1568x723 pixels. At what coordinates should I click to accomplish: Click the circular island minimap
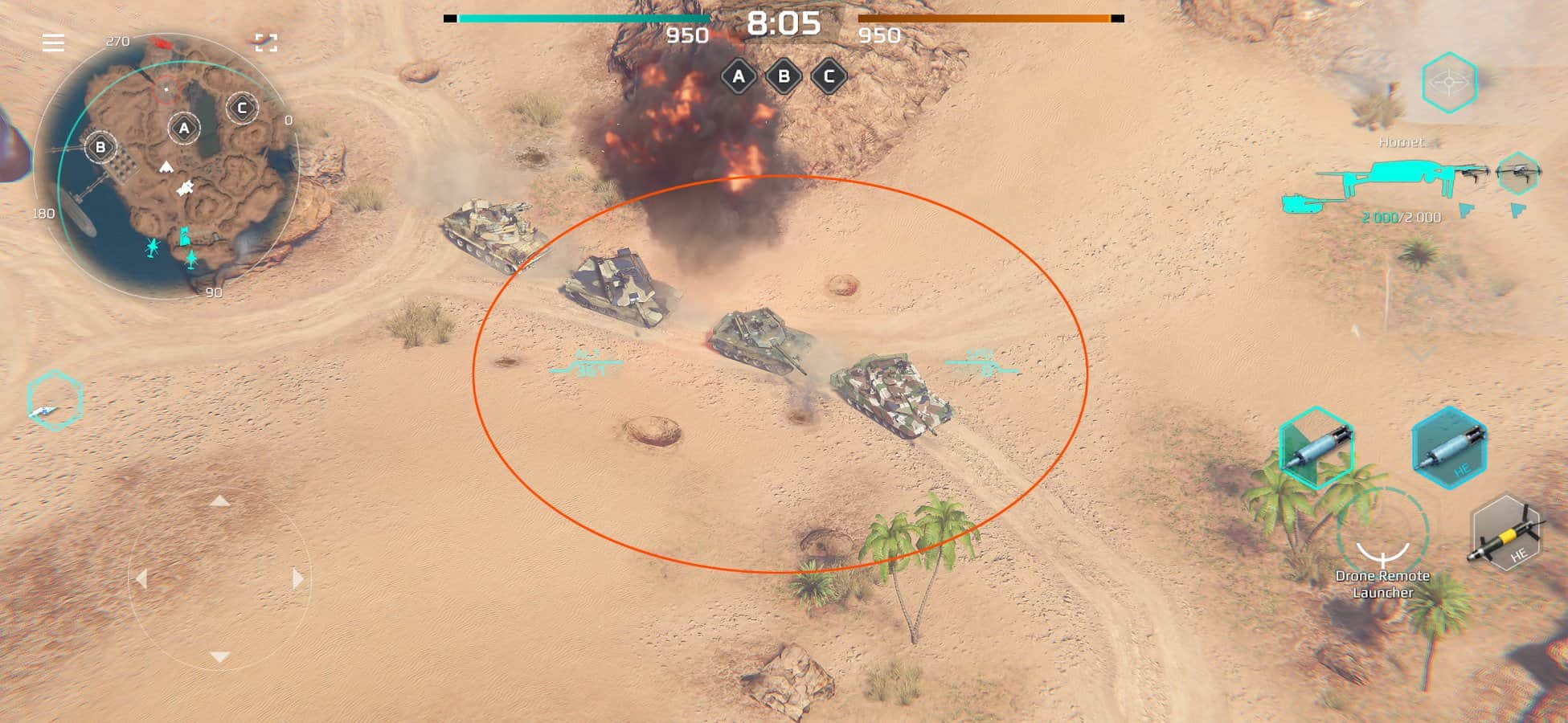coord(166,166)
